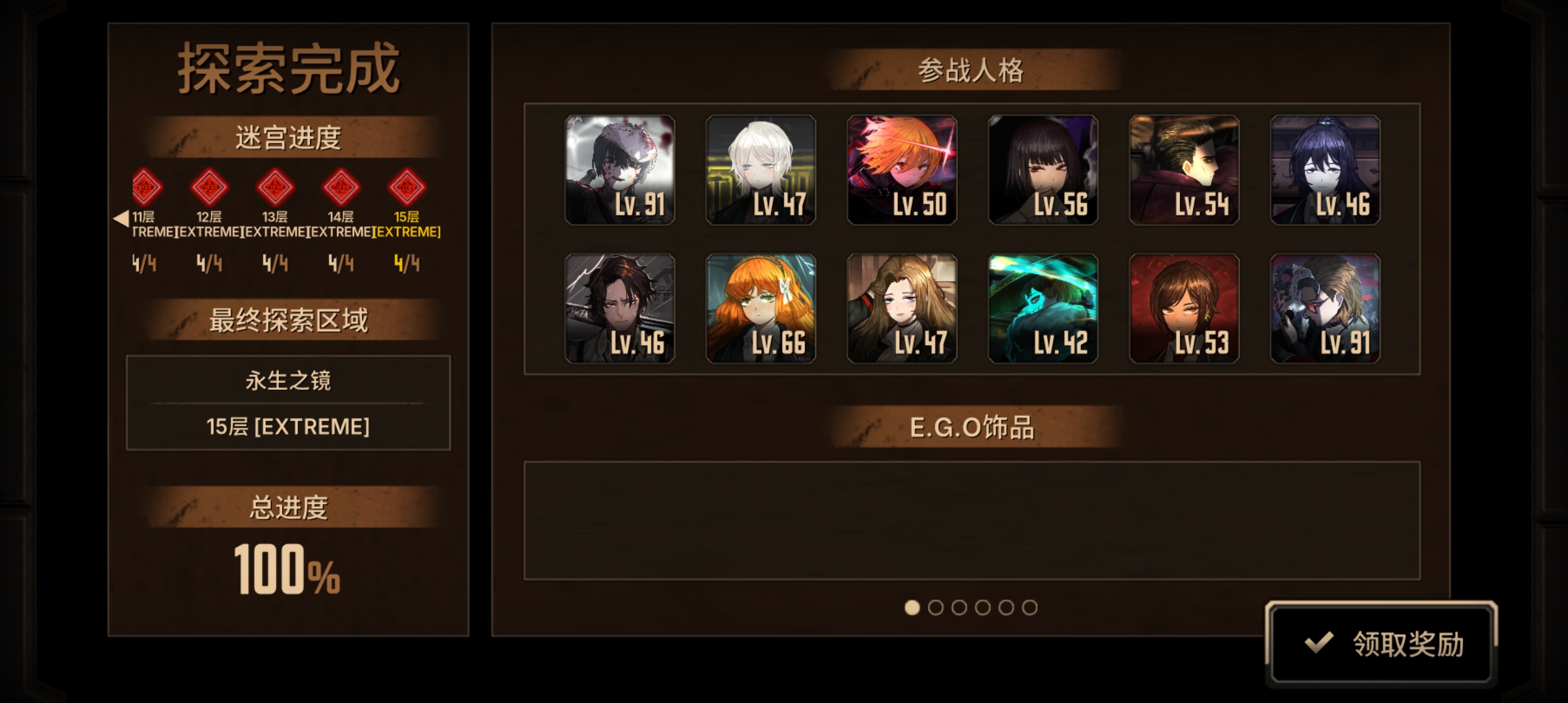
Task: Select the Lv. 91 portrait with white cap
Action: coord(620,170)
